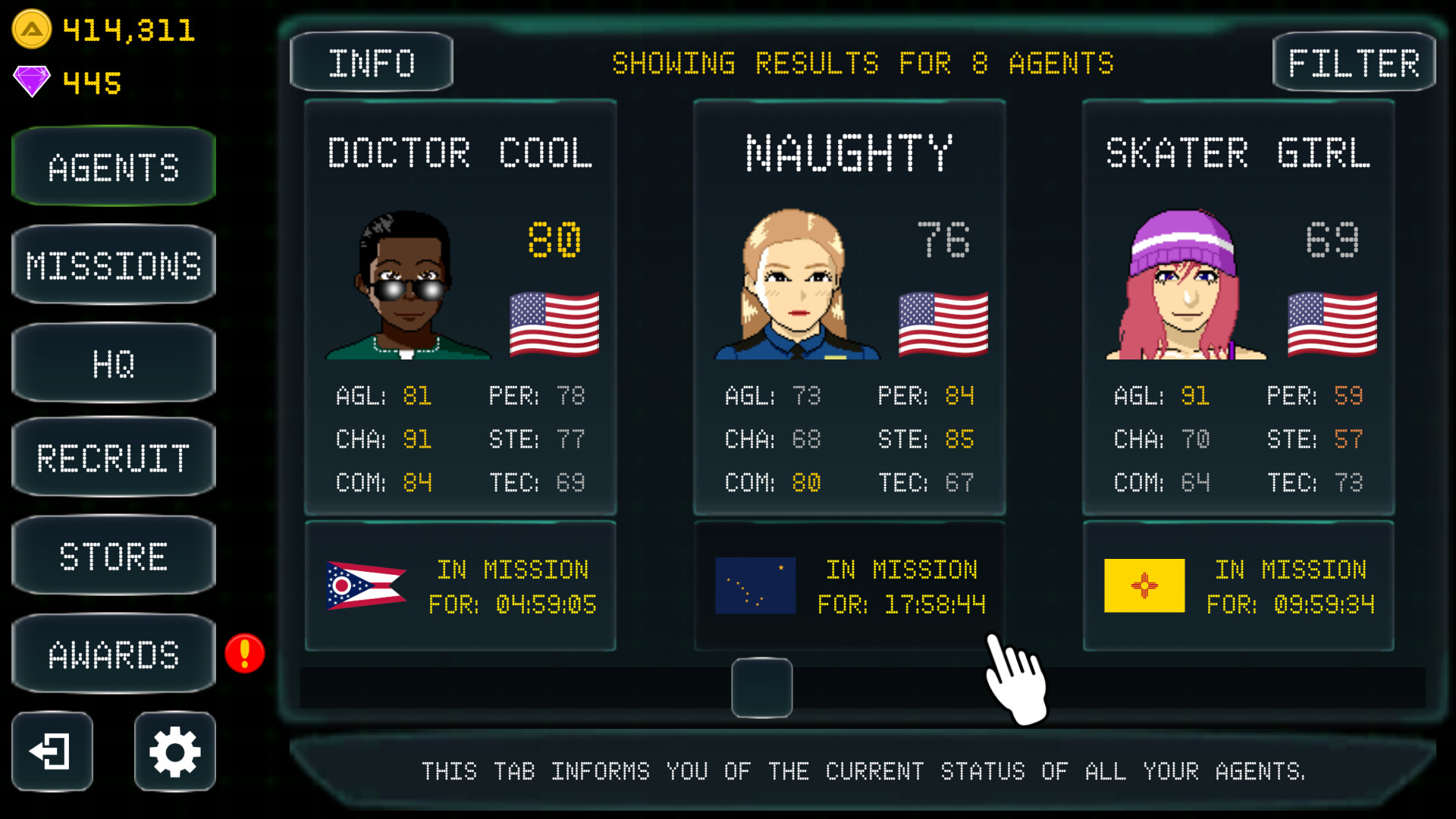The height and width of the screenshot is (819, 1456).
Task: Open the STORE section
Action: (x=113, y=556)
